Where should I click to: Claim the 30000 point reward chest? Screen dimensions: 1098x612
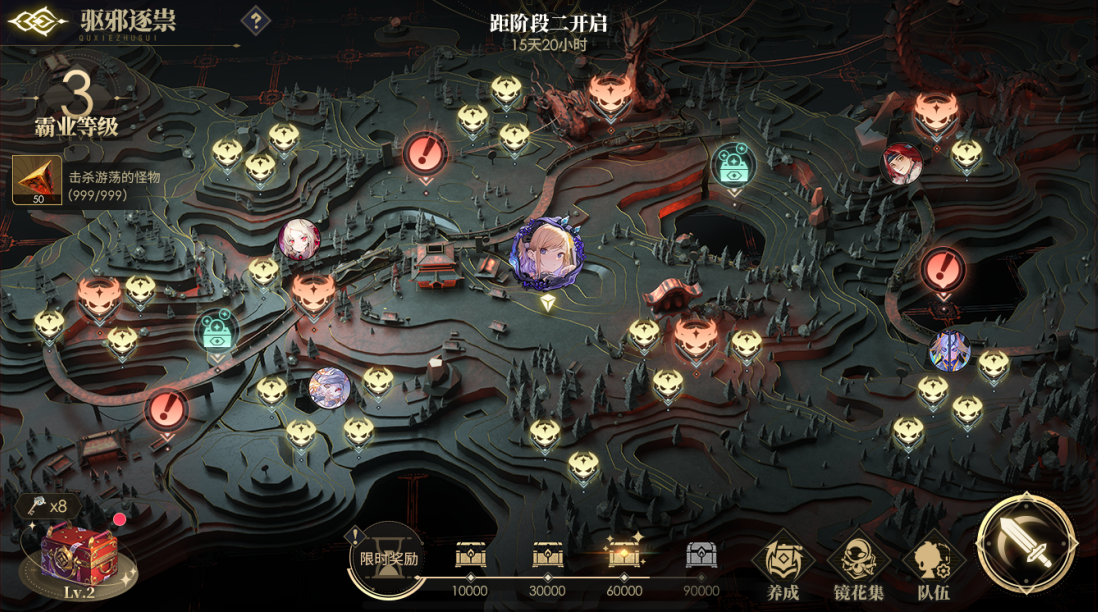click(x=548, y=556)
